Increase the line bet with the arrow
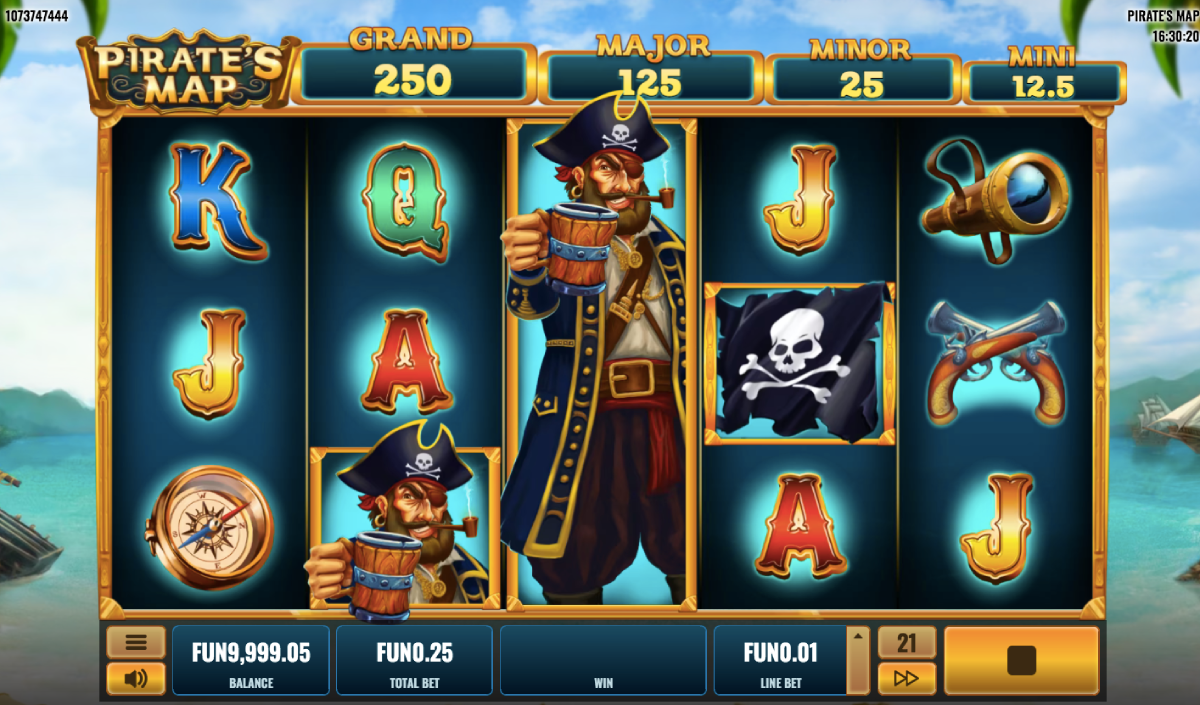 857,636
